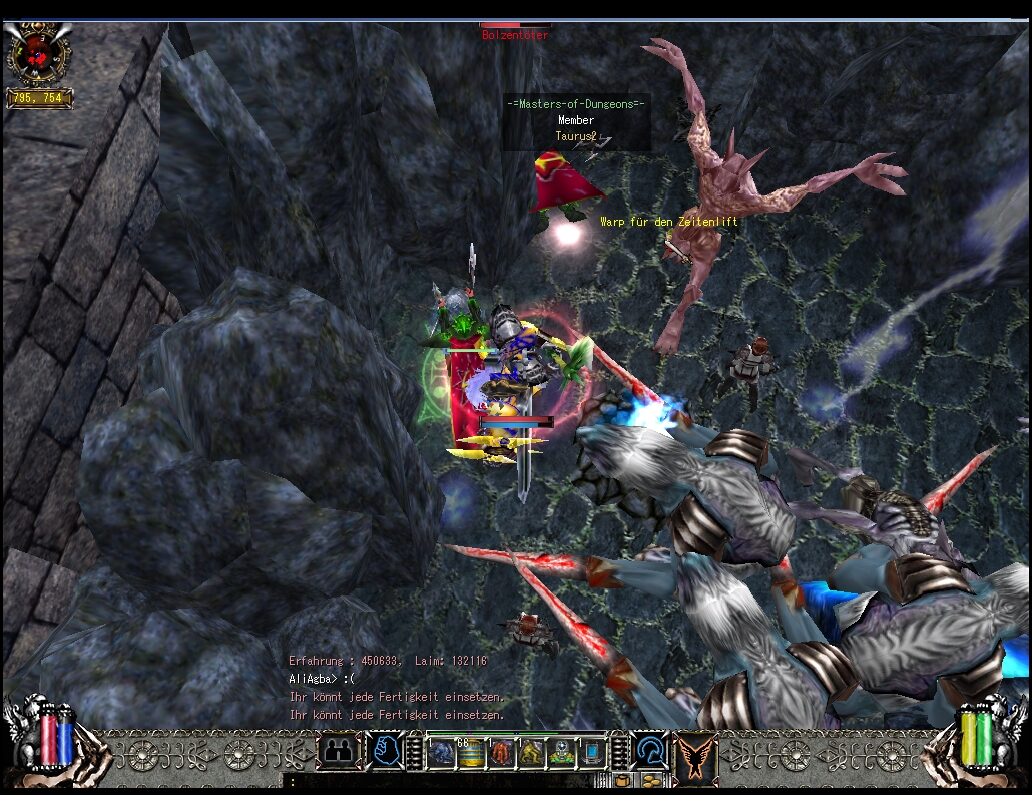Click the gold coins button

[x=650, y=781]
